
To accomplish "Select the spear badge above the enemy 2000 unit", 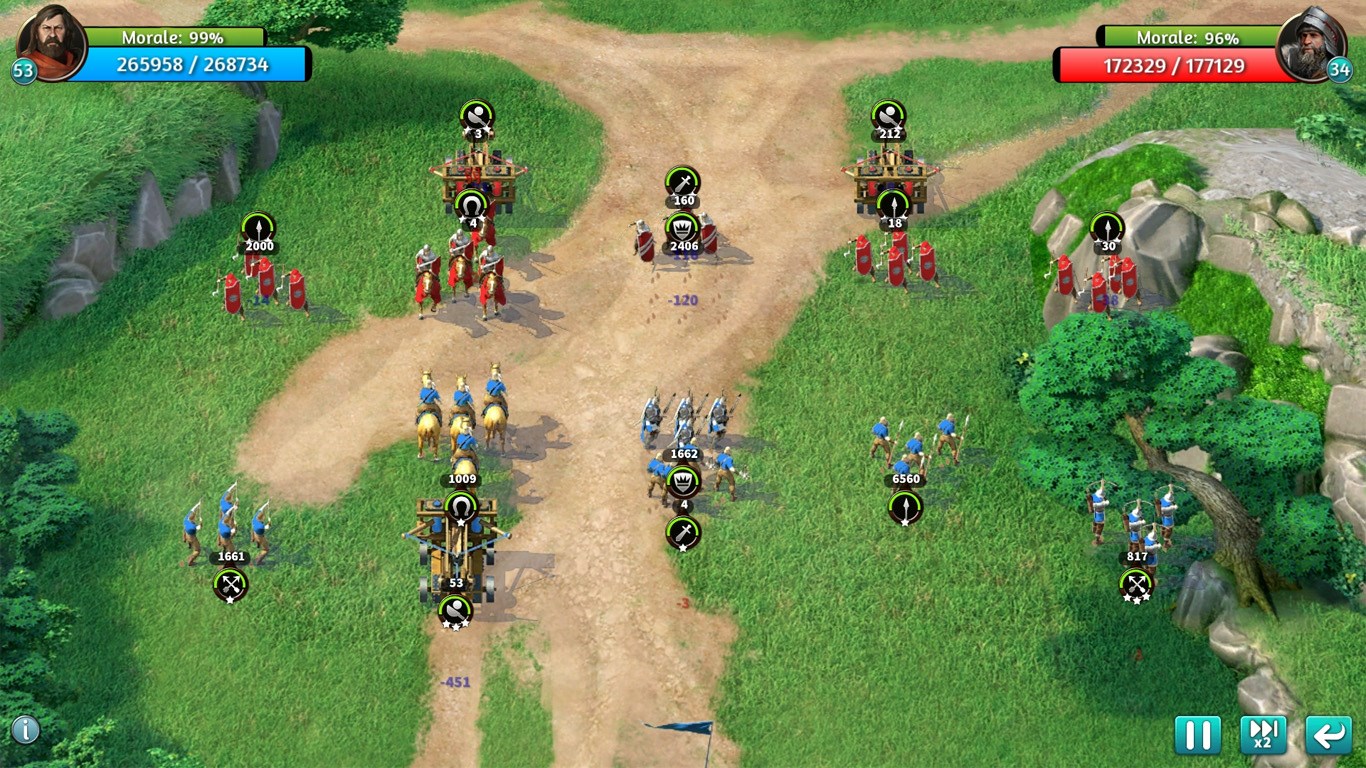I will tap(258, 227).
